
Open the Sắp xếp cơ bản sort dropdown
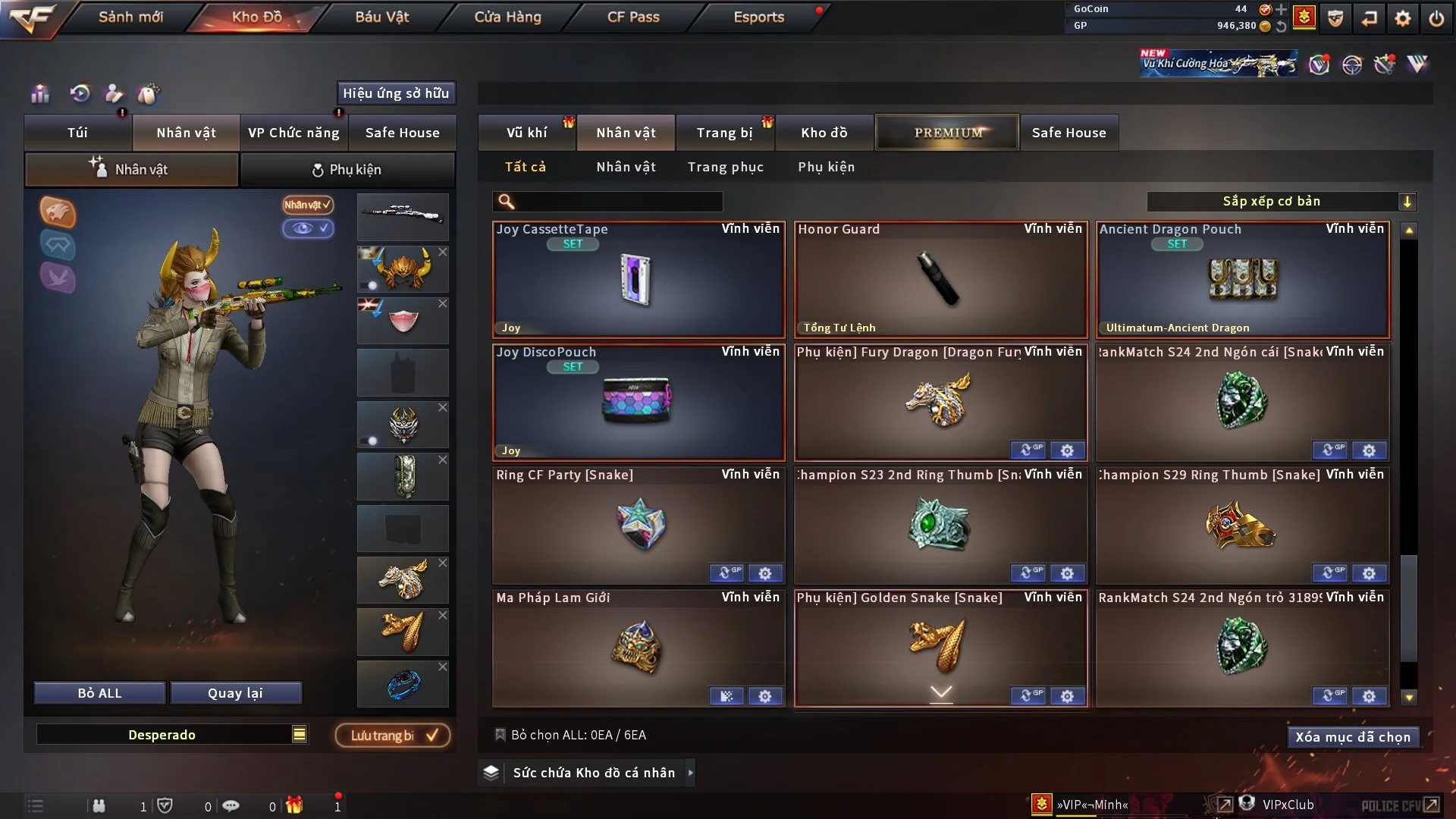[x=1280, y=202]
